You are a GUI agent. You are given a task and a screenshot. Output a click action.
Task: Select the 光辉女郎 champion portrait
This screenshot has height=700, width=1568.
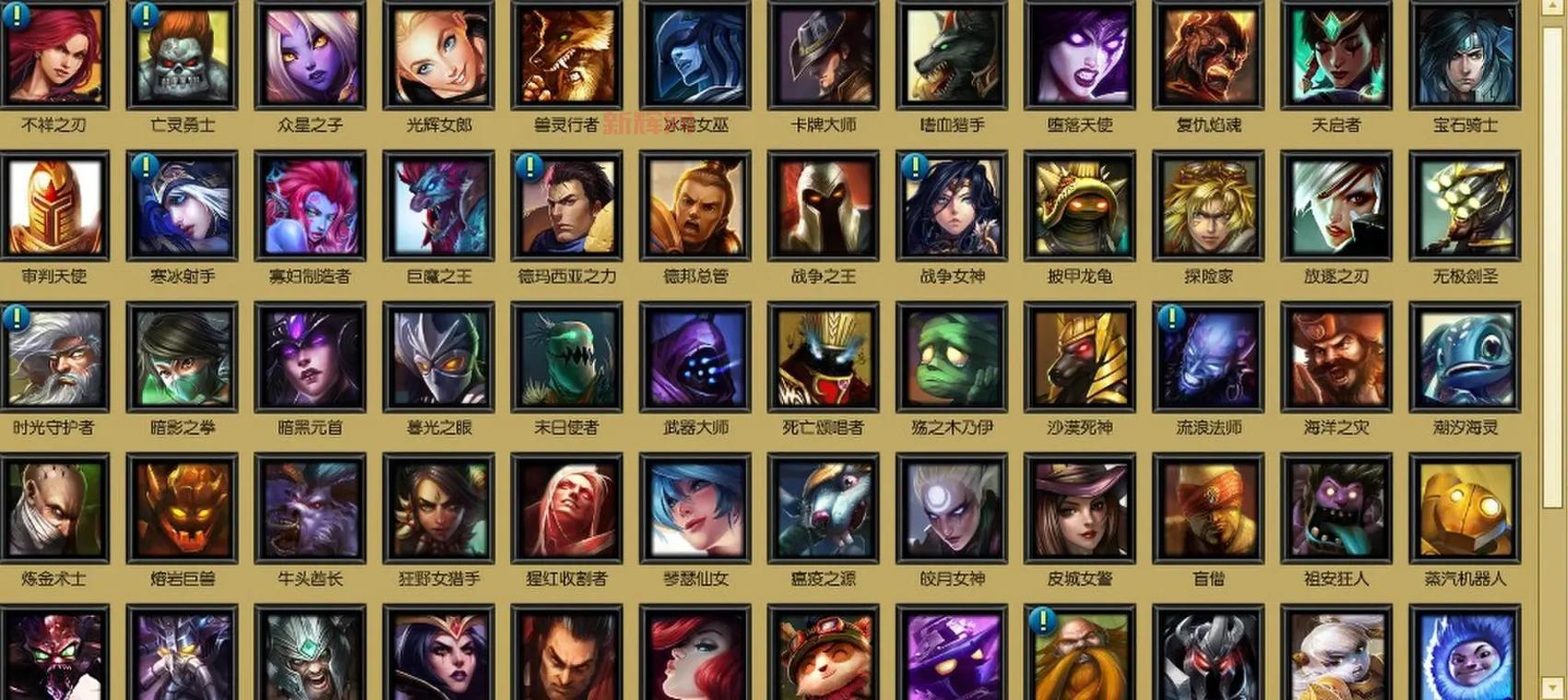coord(438,55)
